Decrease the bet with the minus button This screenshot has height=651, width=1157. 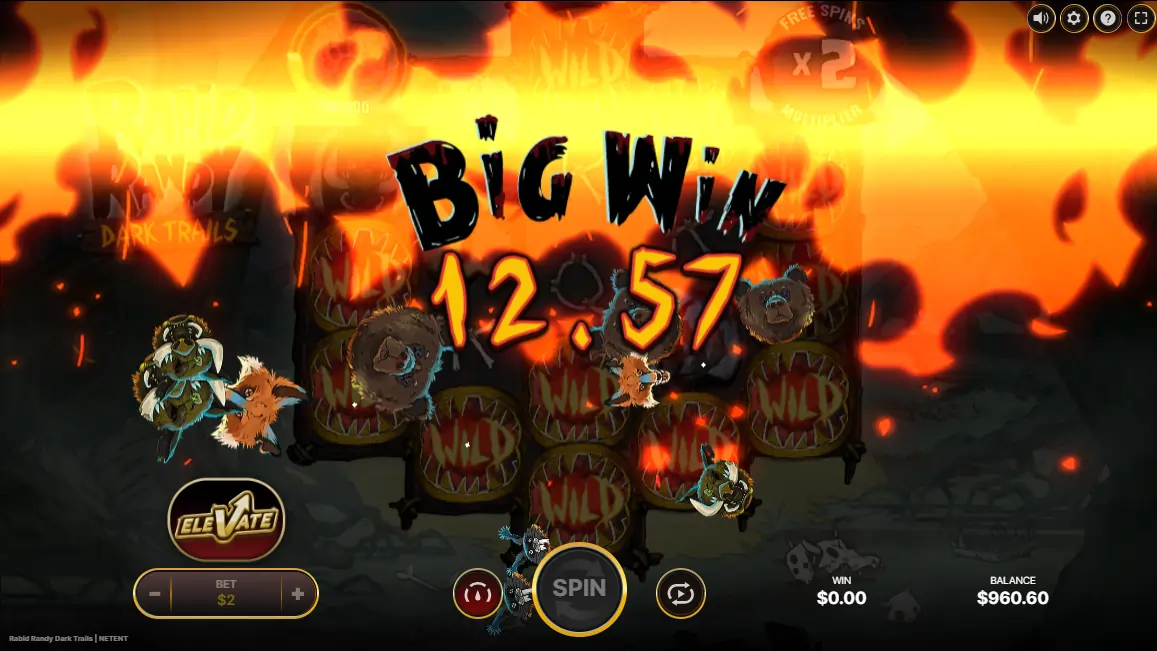pos(155,593)
